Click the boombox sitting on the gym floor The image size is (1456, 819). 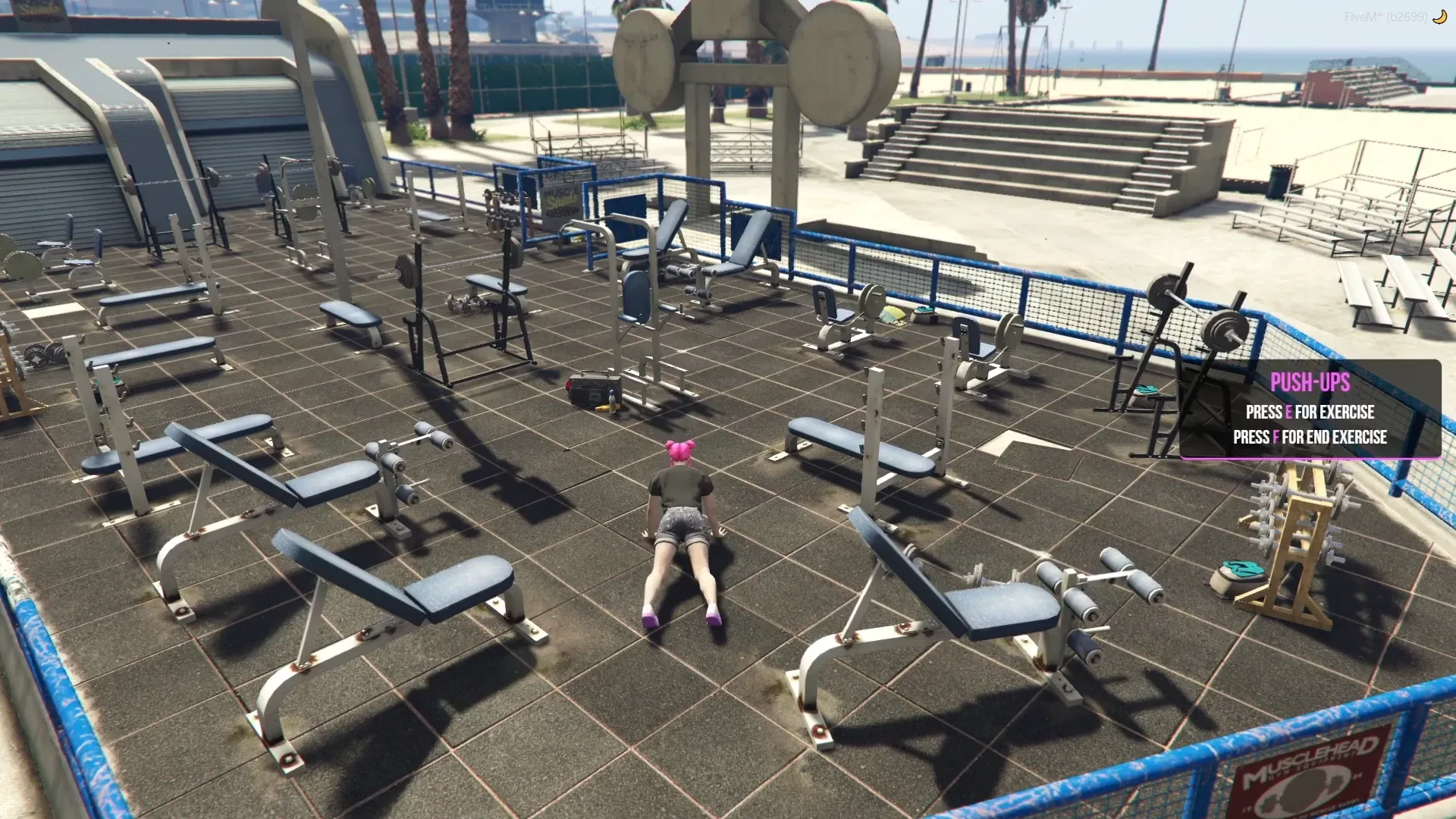coord(591,391)
